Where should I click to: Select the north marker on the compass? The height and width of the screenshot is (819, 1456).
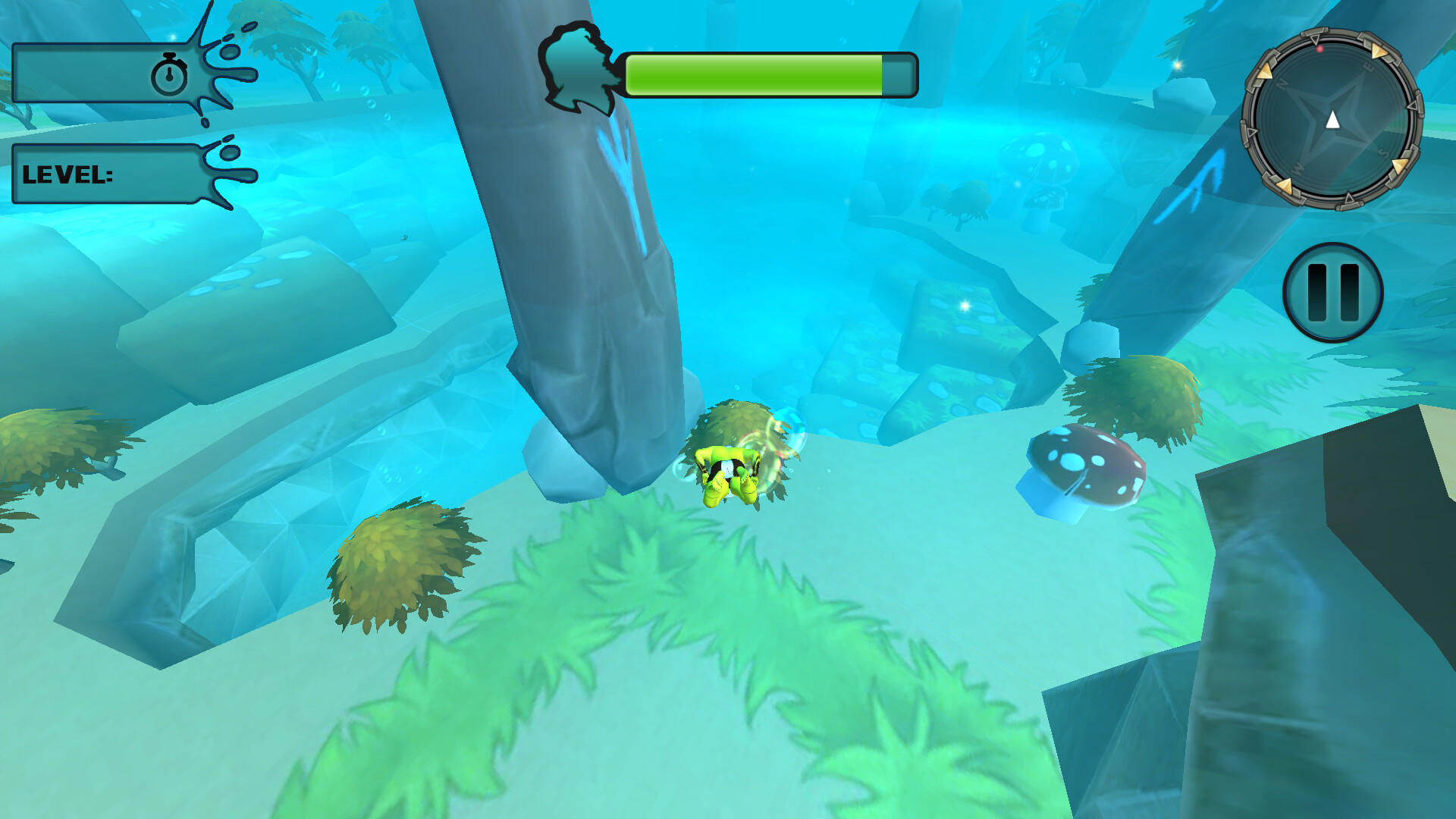point(1280,84)
